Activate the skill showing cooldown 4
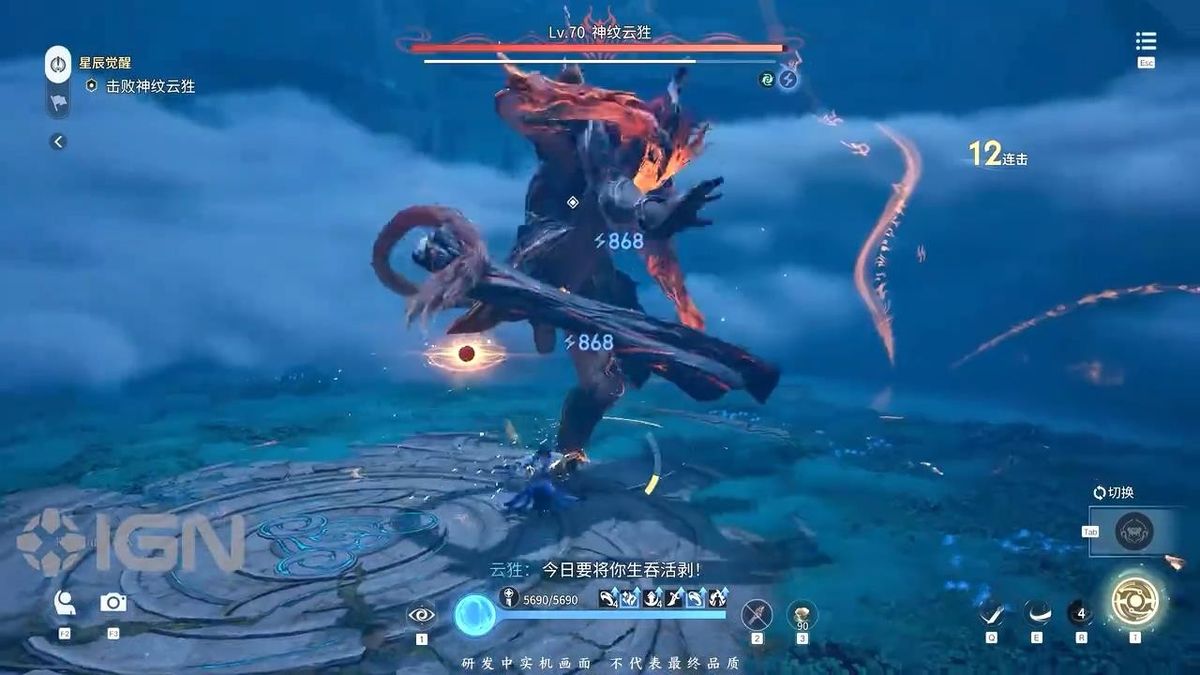 (1081, 612)
